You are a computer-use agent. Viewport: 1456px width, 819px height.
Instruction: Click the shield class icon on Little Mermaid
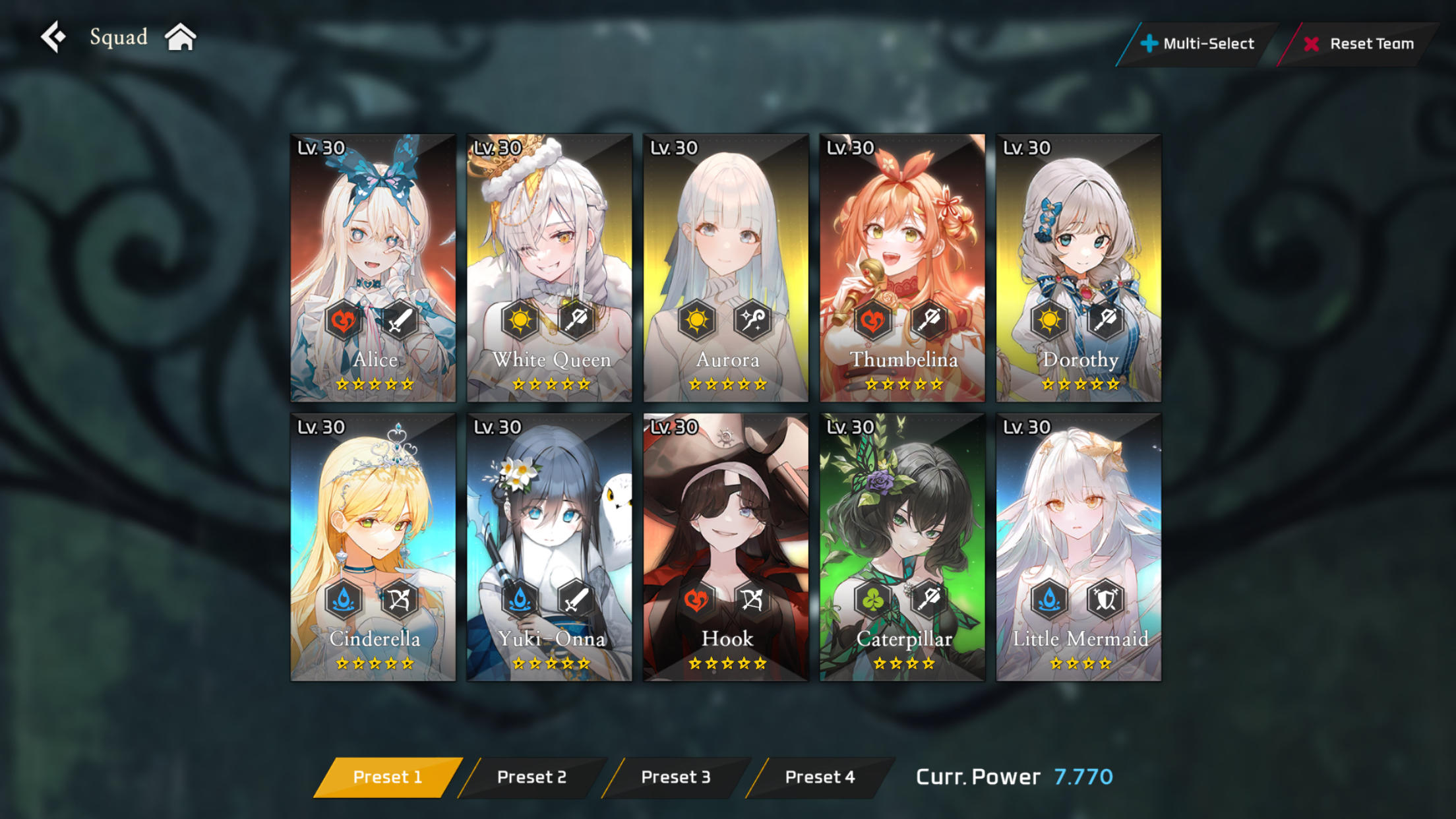click(1105, 601)
